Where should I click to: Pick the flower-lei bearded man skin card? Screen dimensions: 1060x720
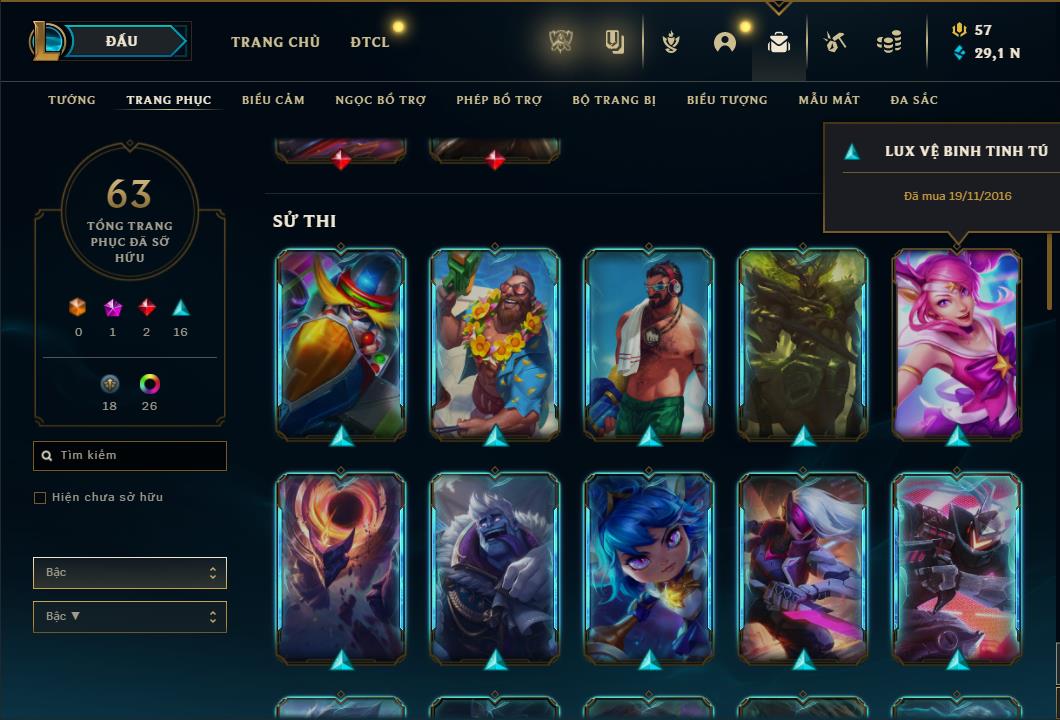point(495,343)
